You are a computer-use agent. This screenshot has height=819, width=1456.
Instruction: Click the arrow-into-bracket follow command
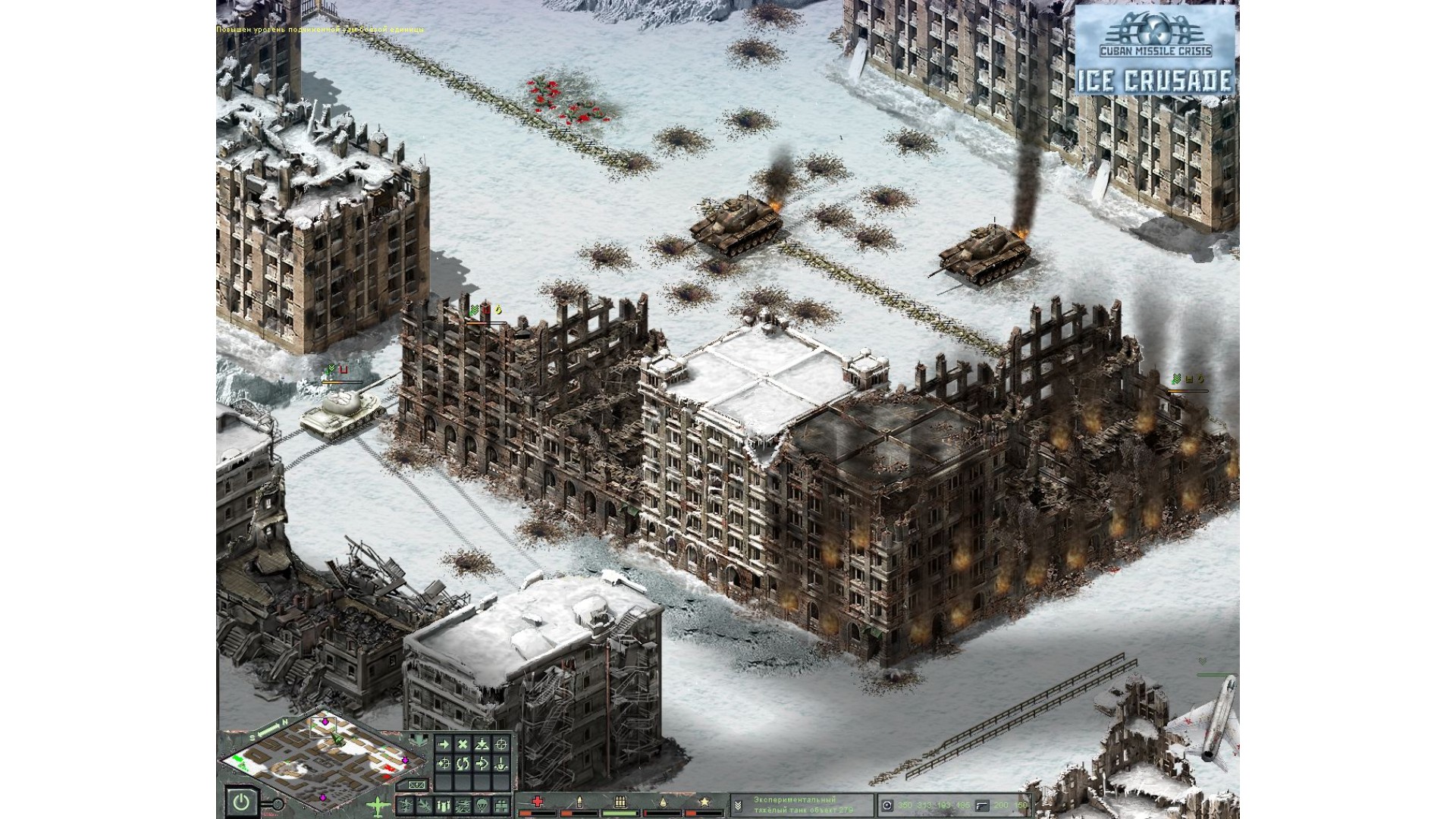point(482,764)
